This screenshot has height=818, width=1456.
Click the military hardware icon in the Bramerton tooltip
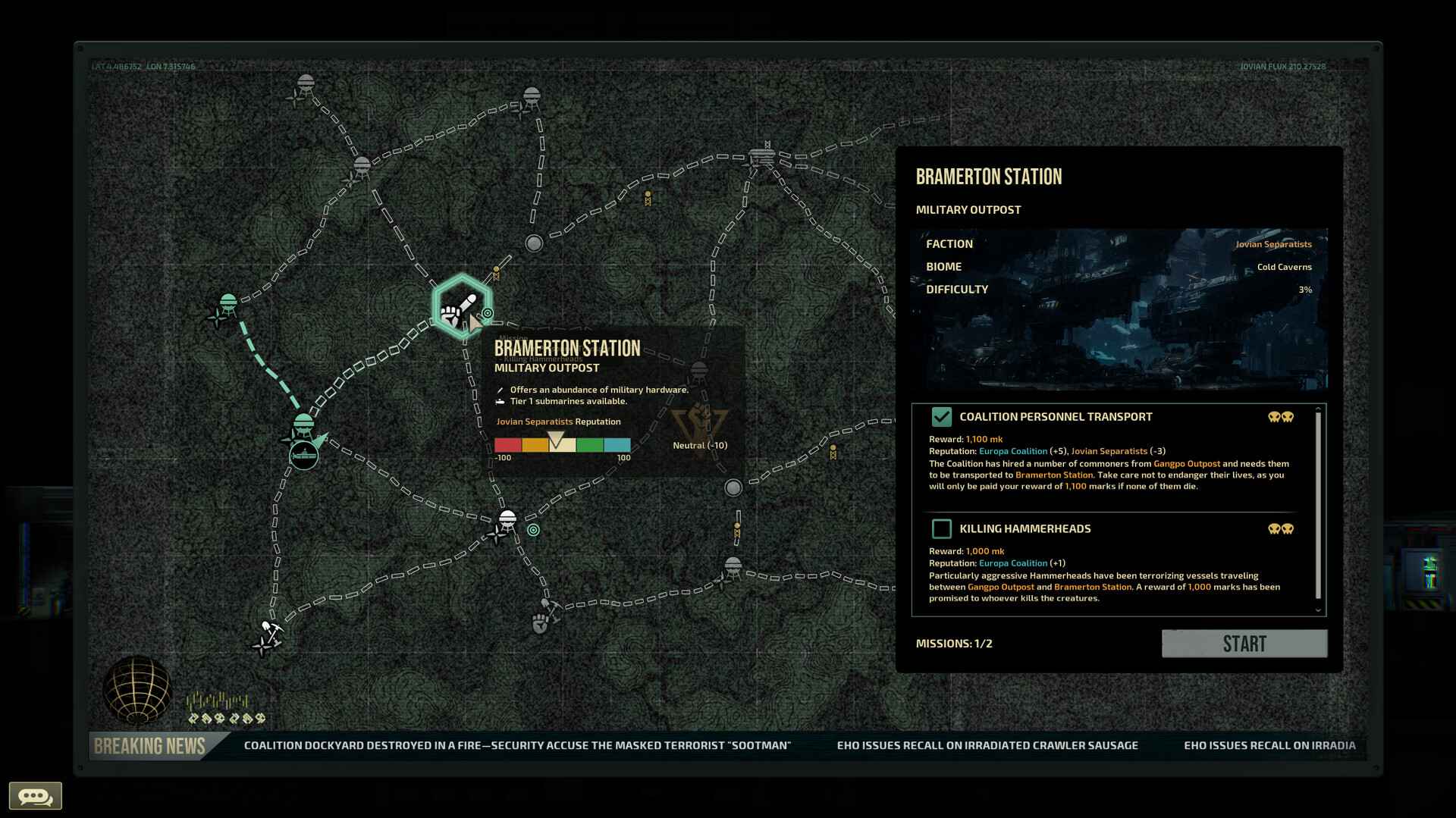(x=501, y=389)
